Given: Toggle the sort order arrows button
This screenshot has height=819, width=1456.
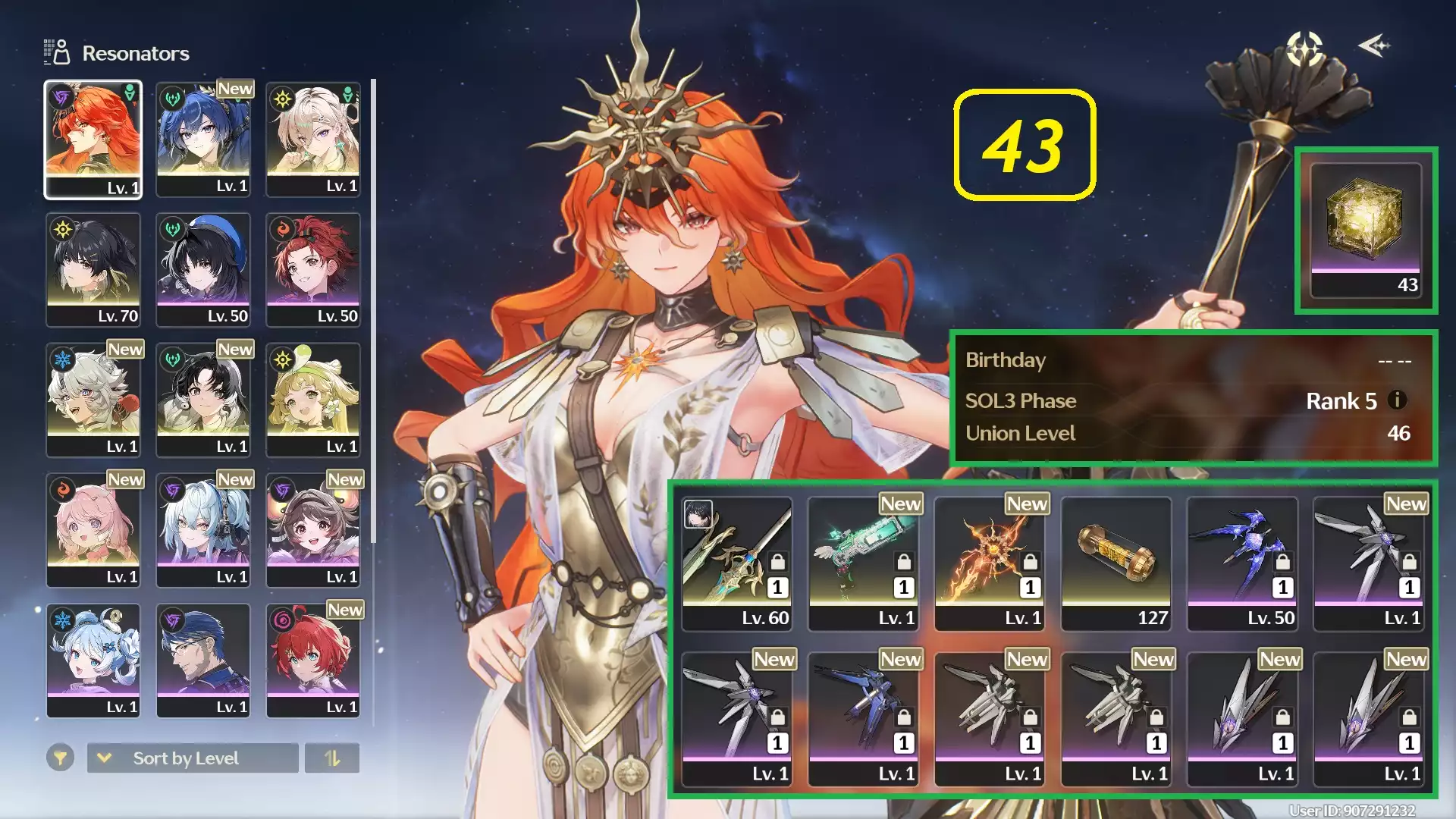Looking at the screenshot, I should [x=332, y=758].
